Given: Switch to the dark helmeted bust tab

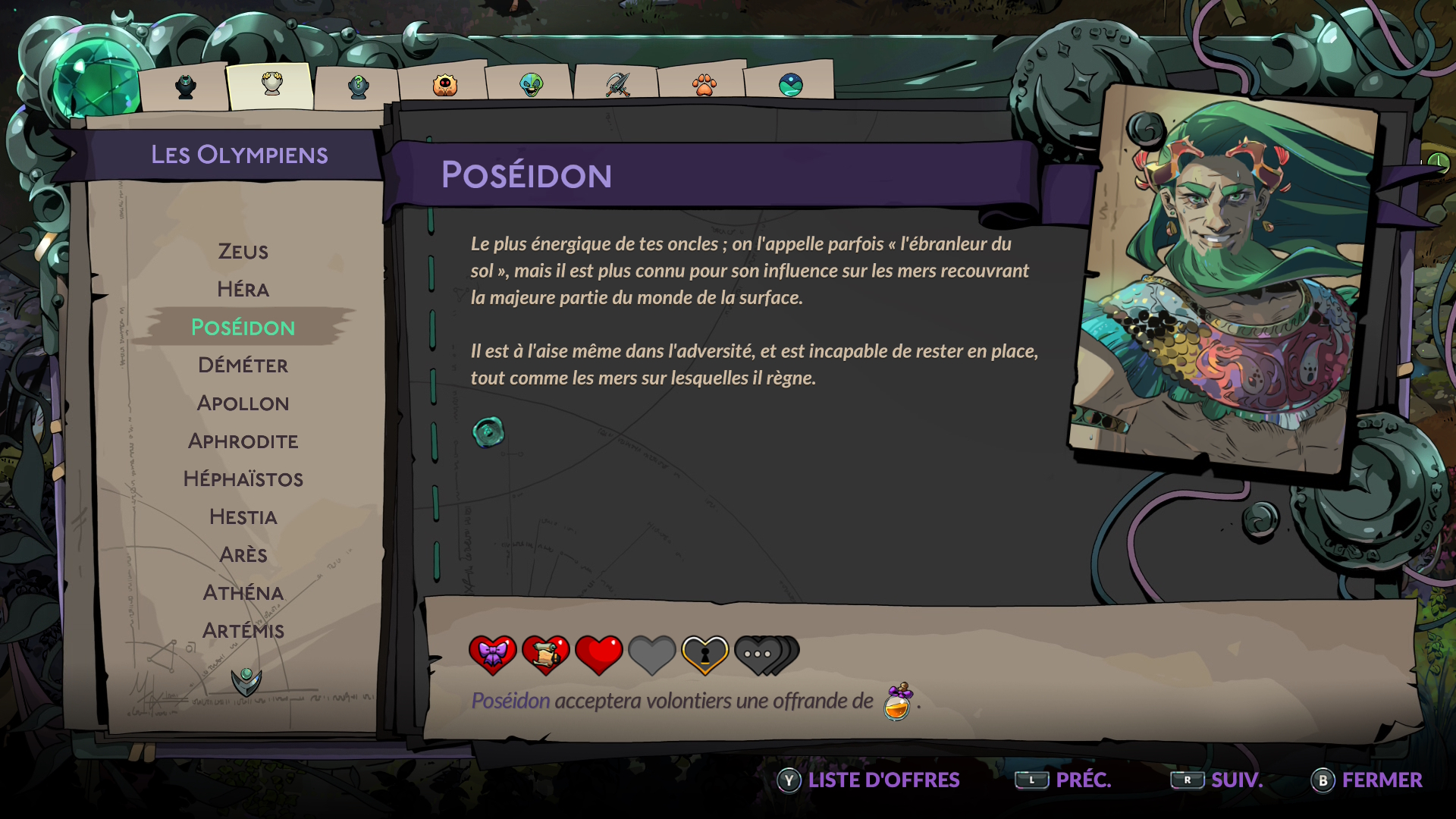Looking at the screenshot, I should (x=186, y=86).
